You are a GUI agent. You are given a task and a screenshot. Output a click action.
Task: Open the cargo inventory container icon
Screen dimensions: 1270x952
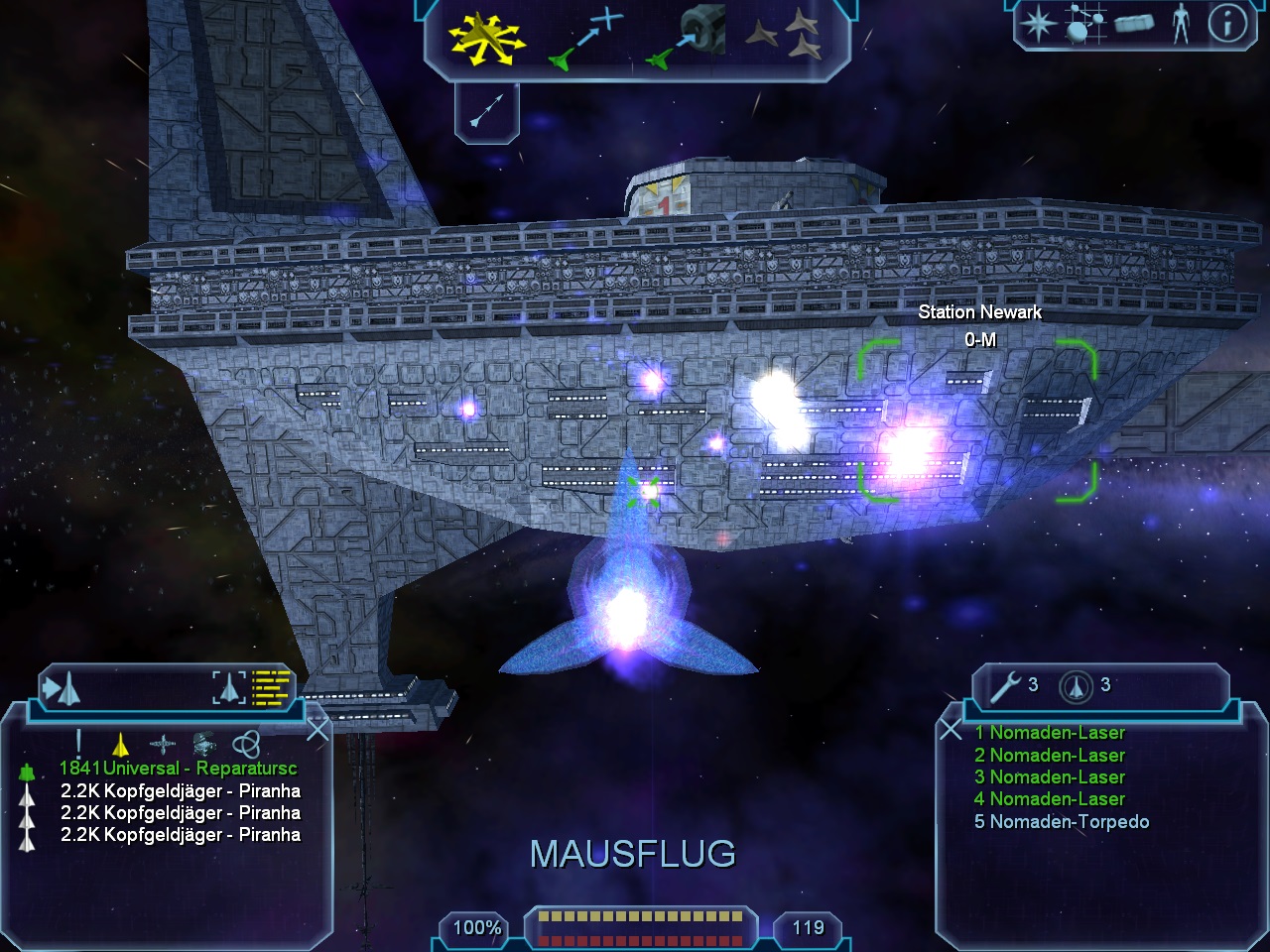(x=1134, y=24)
